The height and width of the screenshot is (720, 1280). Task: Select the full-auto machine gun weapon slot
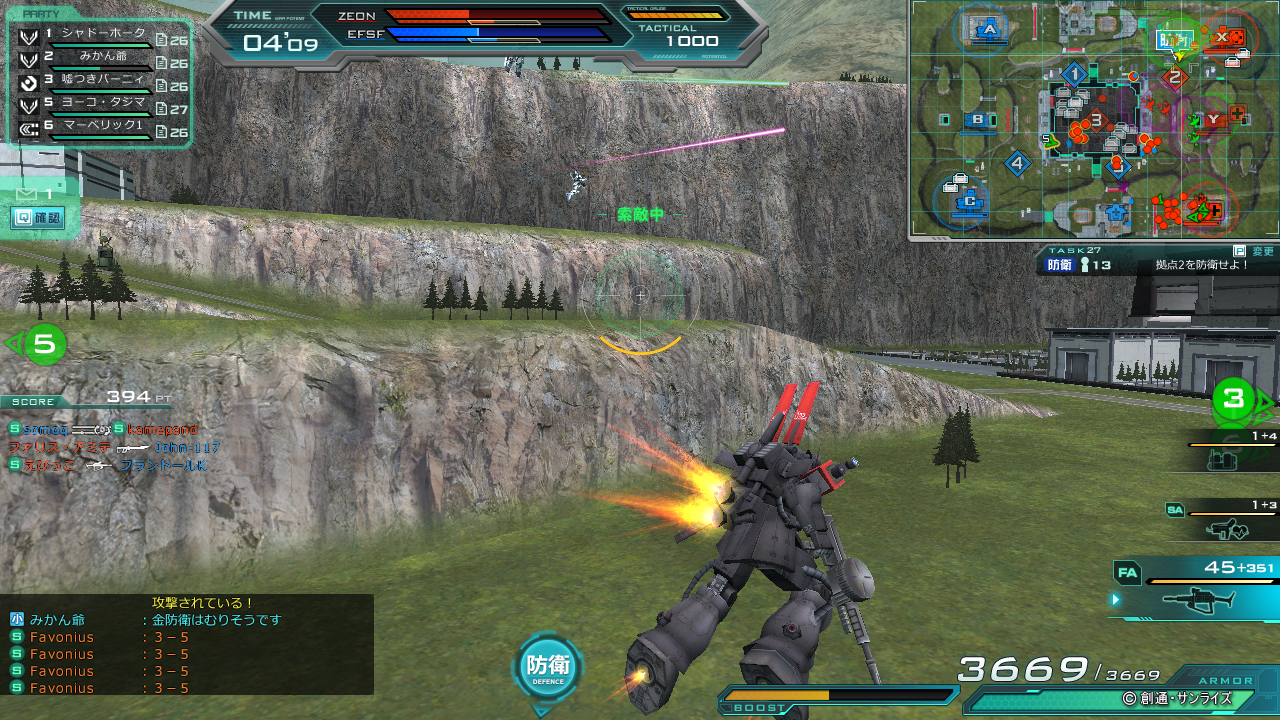1196,597
